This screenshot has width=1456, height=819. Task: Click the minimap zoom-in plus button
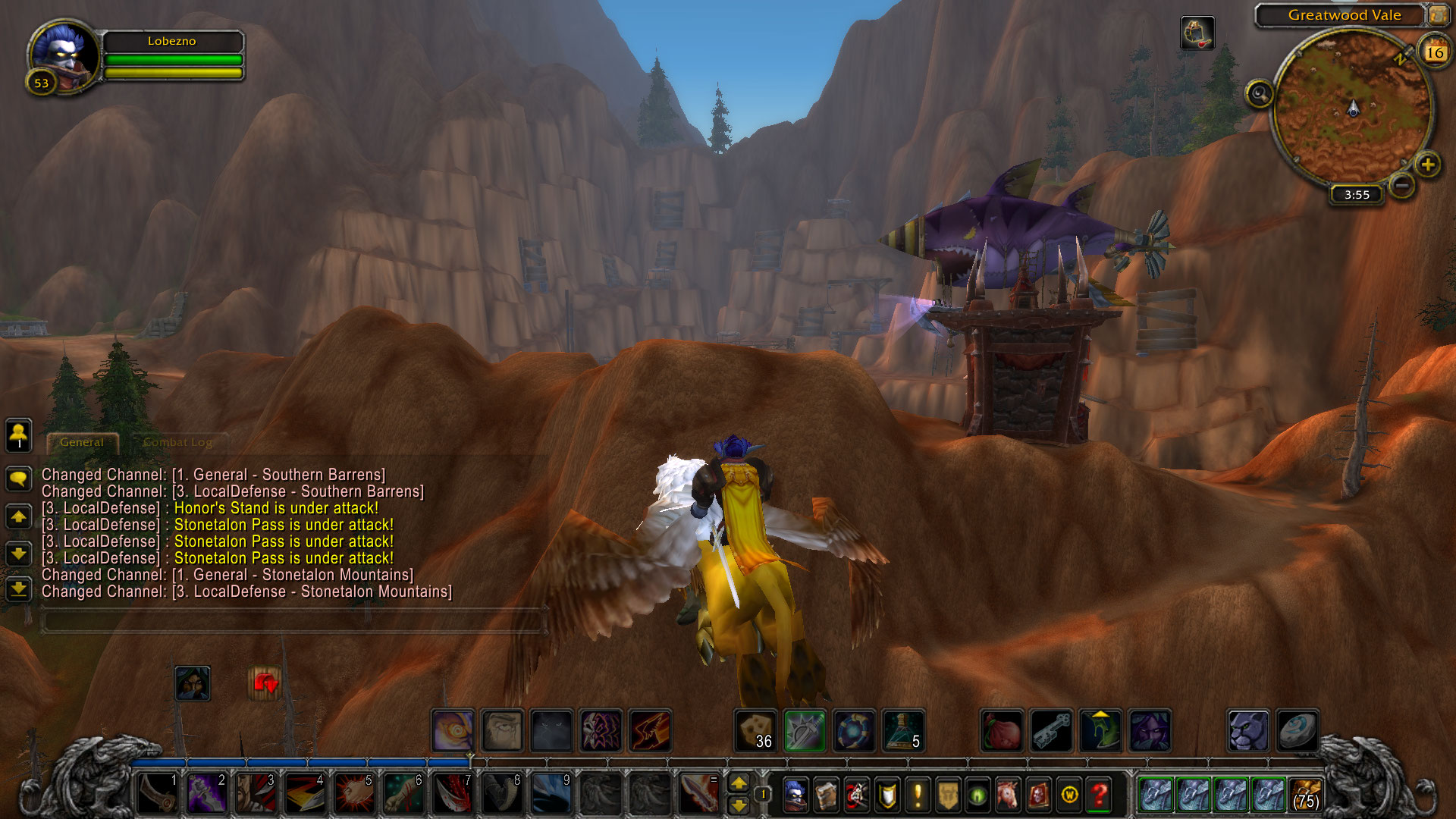pos(1427,165)
